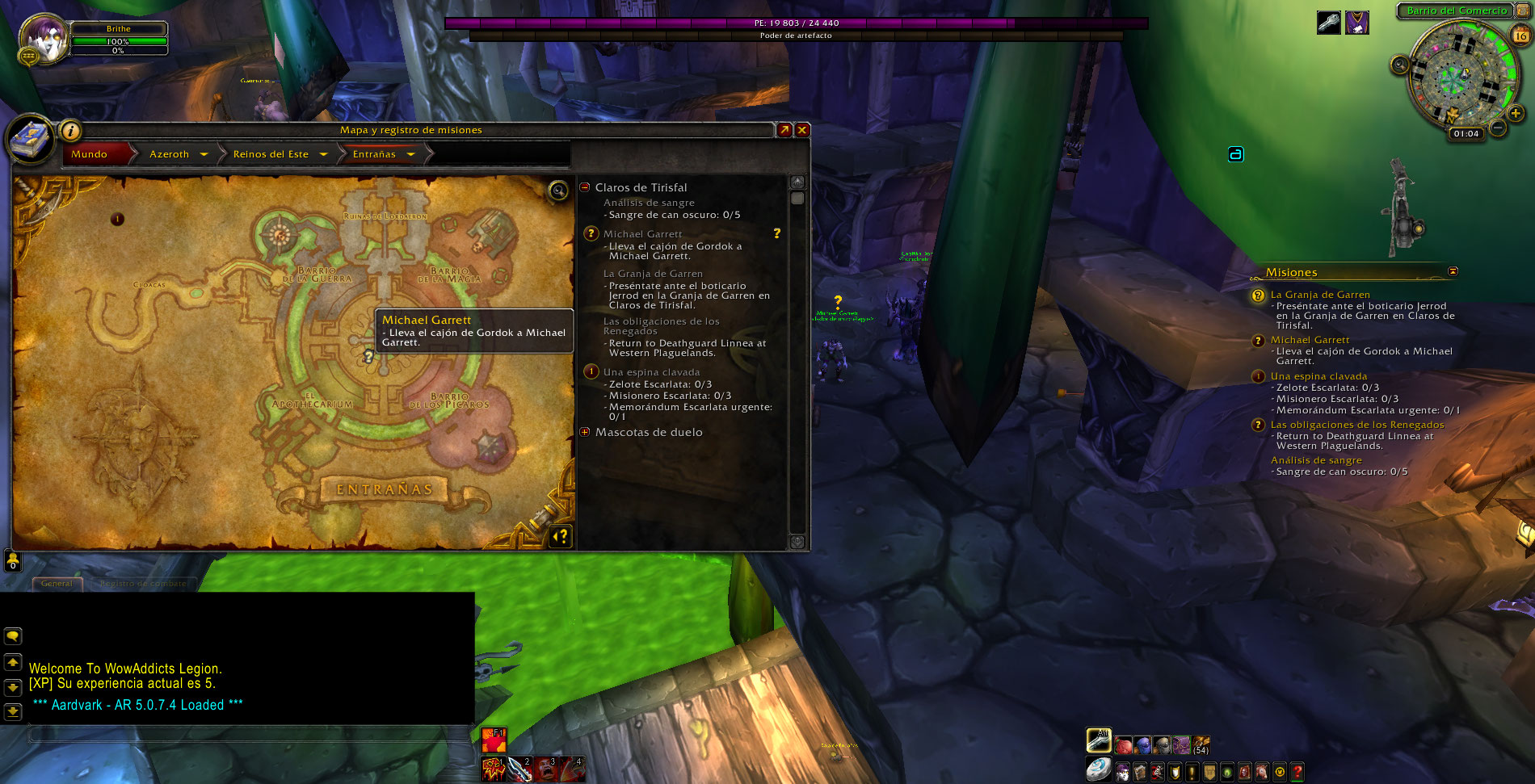The image size is (1535, 784).
Task: Click the magnifying glass map filter button
Action: tap(558, 191)
